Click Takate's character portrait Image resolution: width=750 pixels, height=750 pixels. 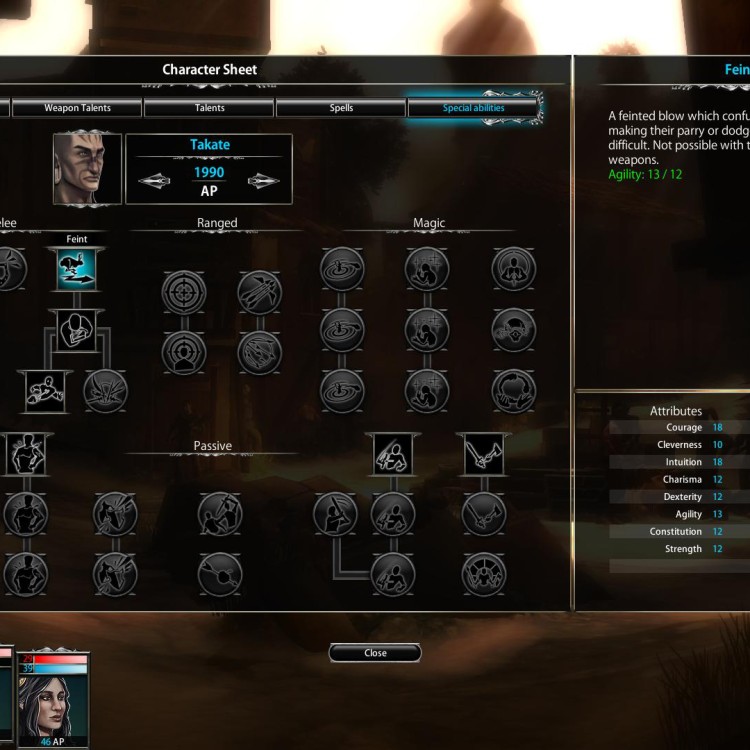pos(87,168)
